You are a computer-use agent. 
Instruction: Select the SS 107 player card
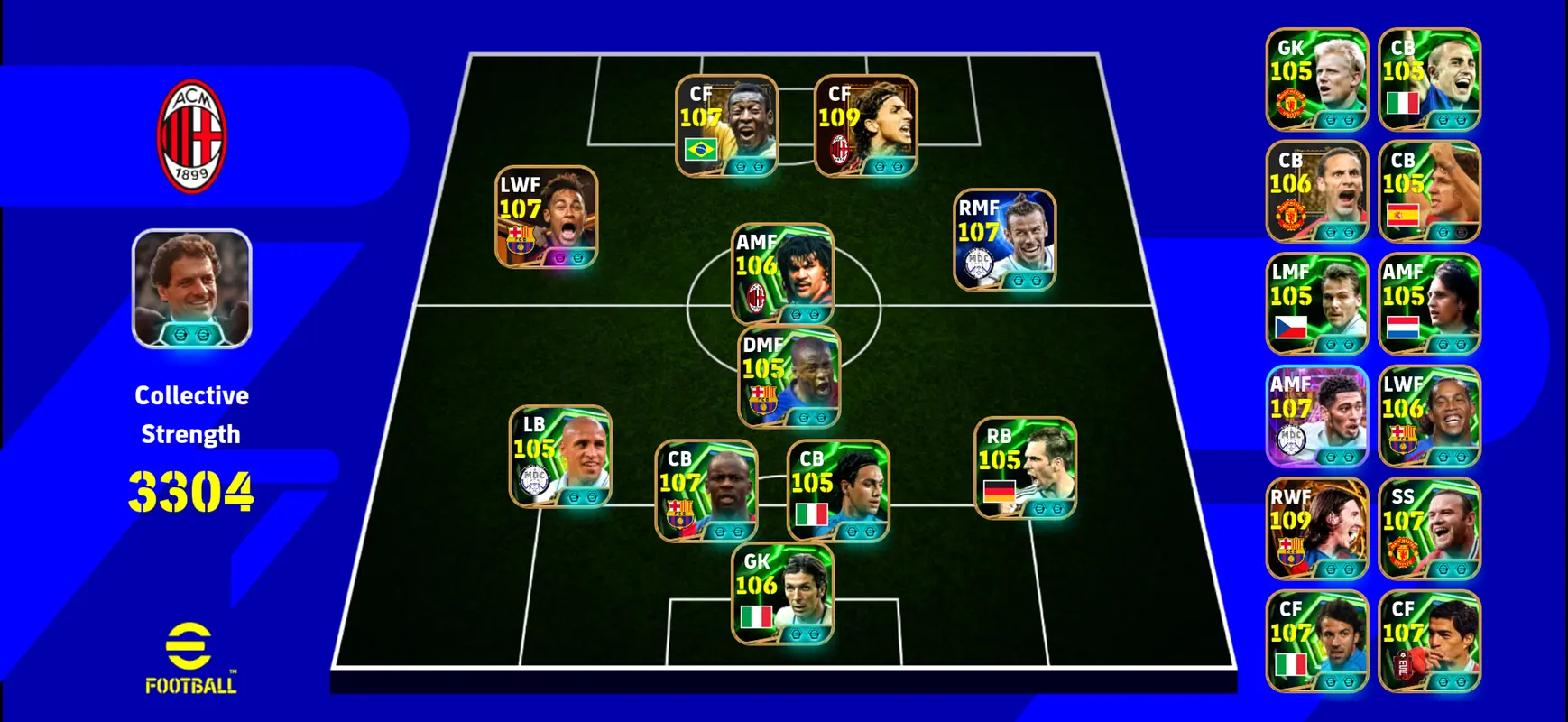[1429, 529]
